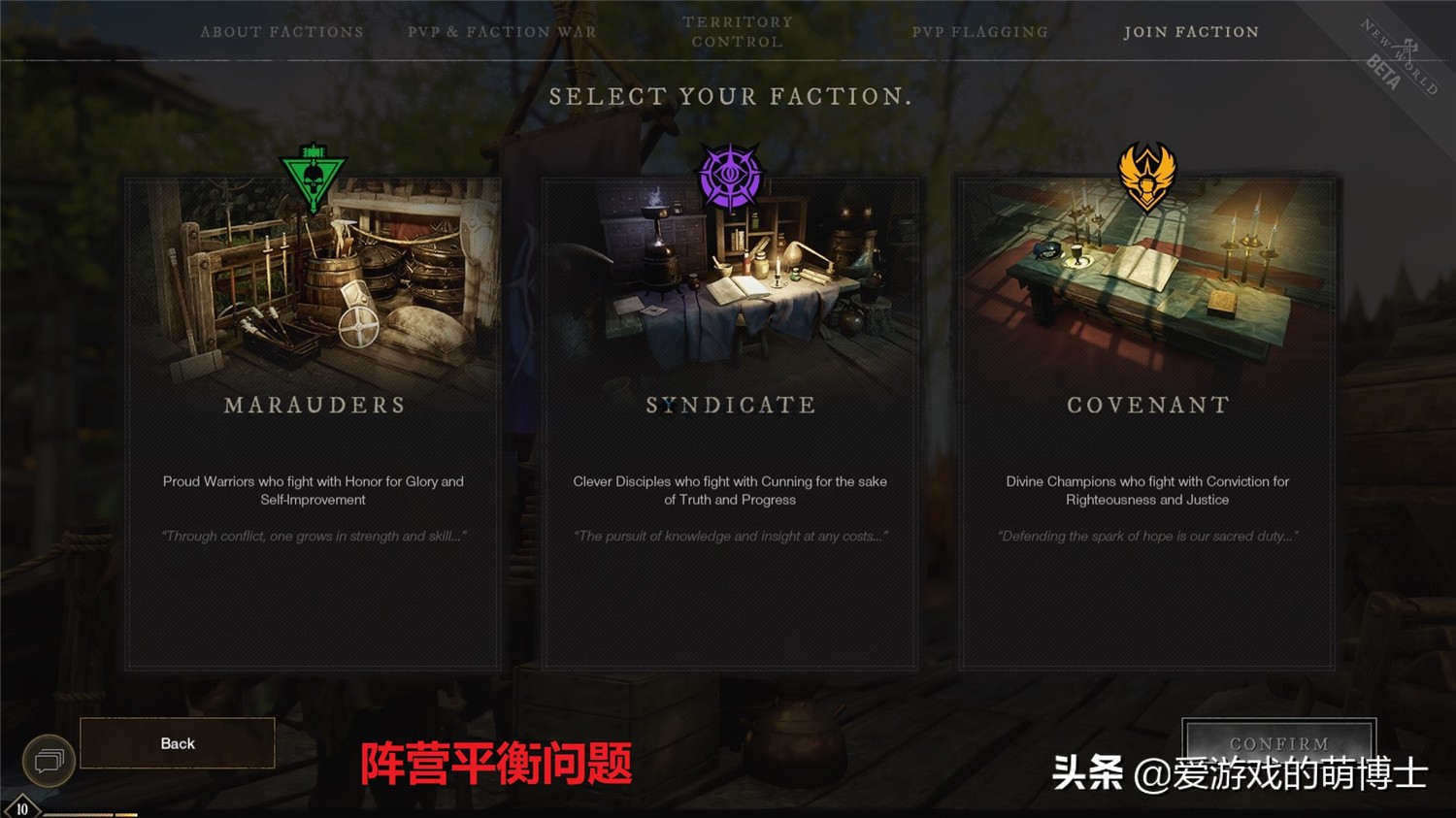Select the Join Faction tab
The width and height of the screenshot is (1456, 818).
[x=1191, y=32]
